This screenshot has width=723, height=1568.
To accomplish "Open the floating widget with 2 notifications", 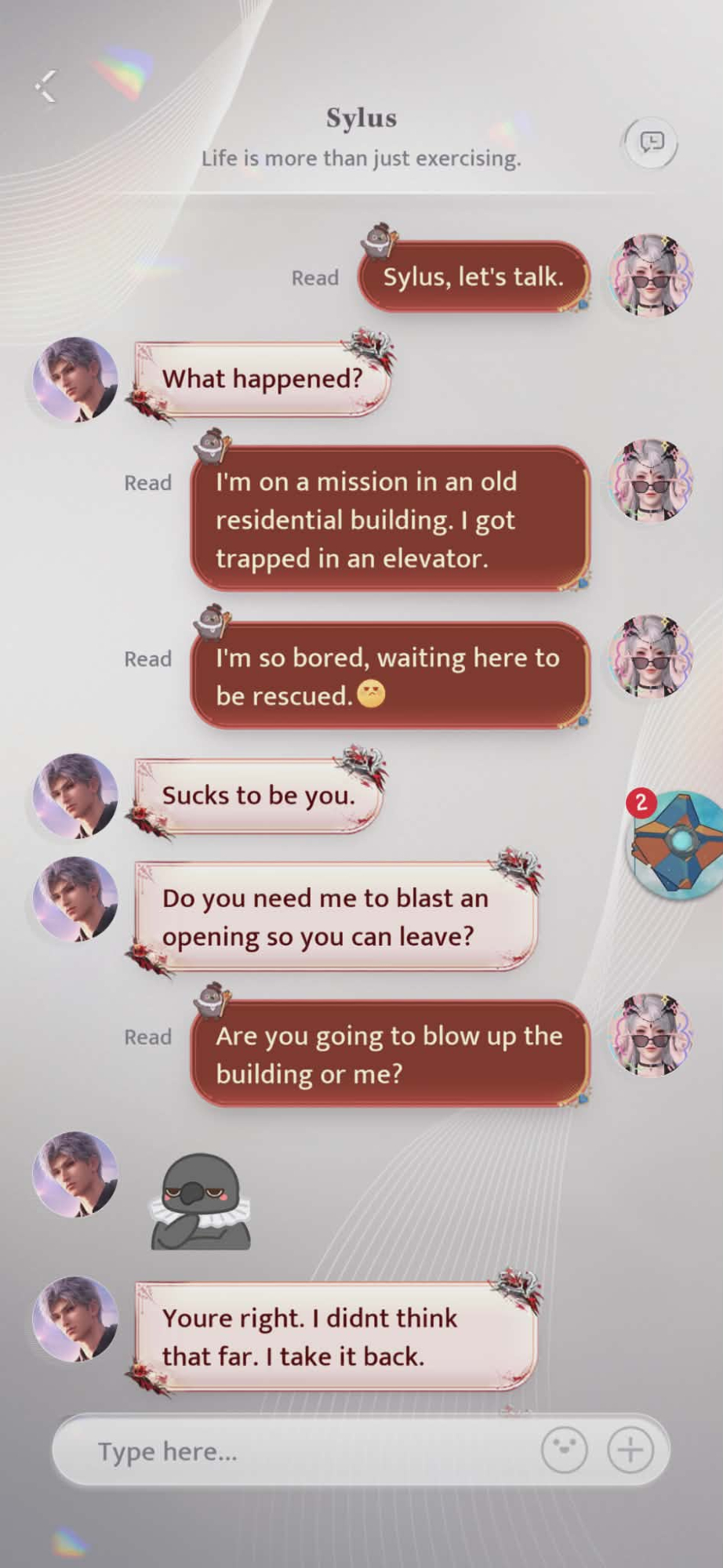I will (x=678, y=844).
